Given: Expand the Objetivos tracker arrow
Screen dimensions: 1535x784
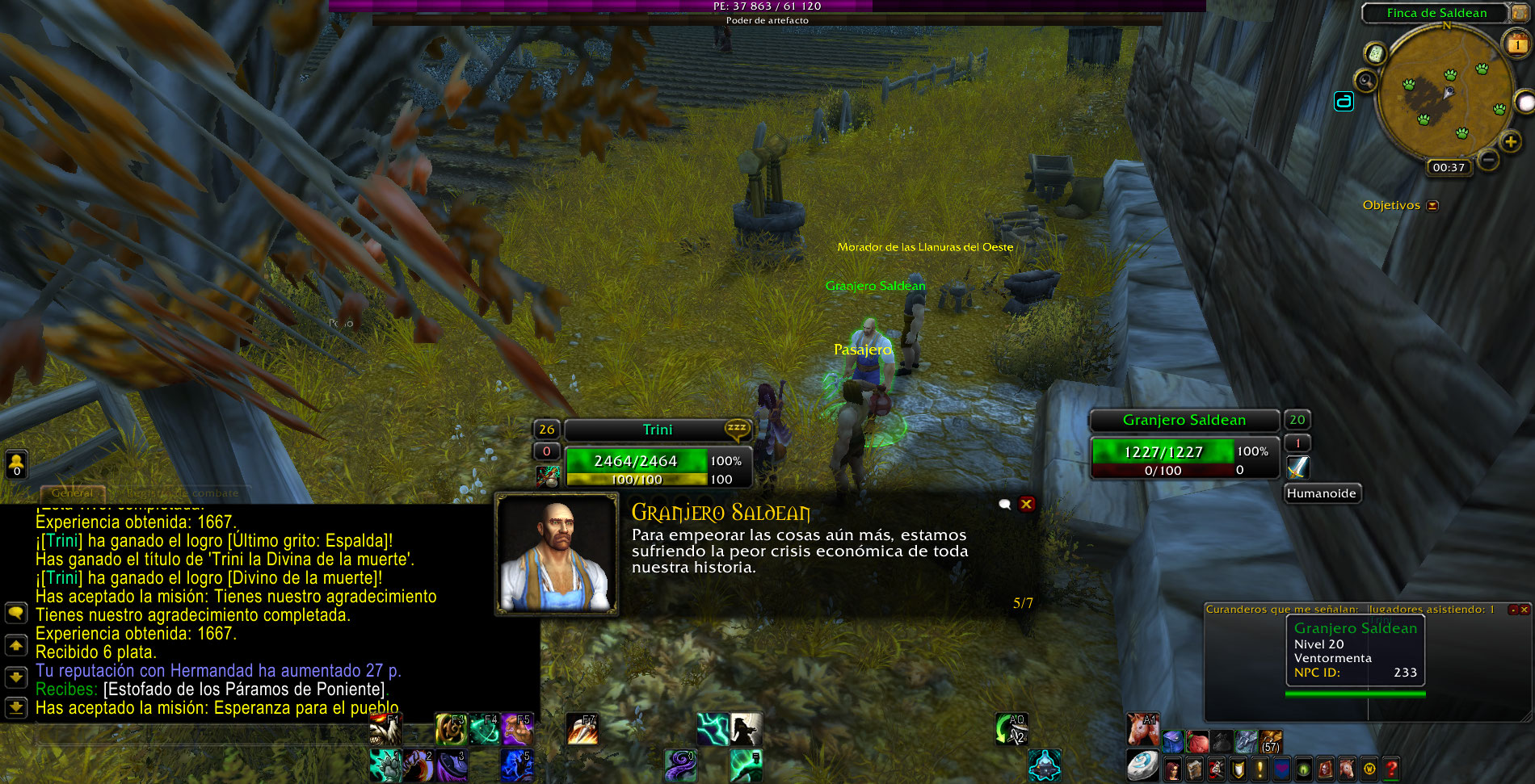Looking at the screenshot, I should click(x=1432, y=206).
